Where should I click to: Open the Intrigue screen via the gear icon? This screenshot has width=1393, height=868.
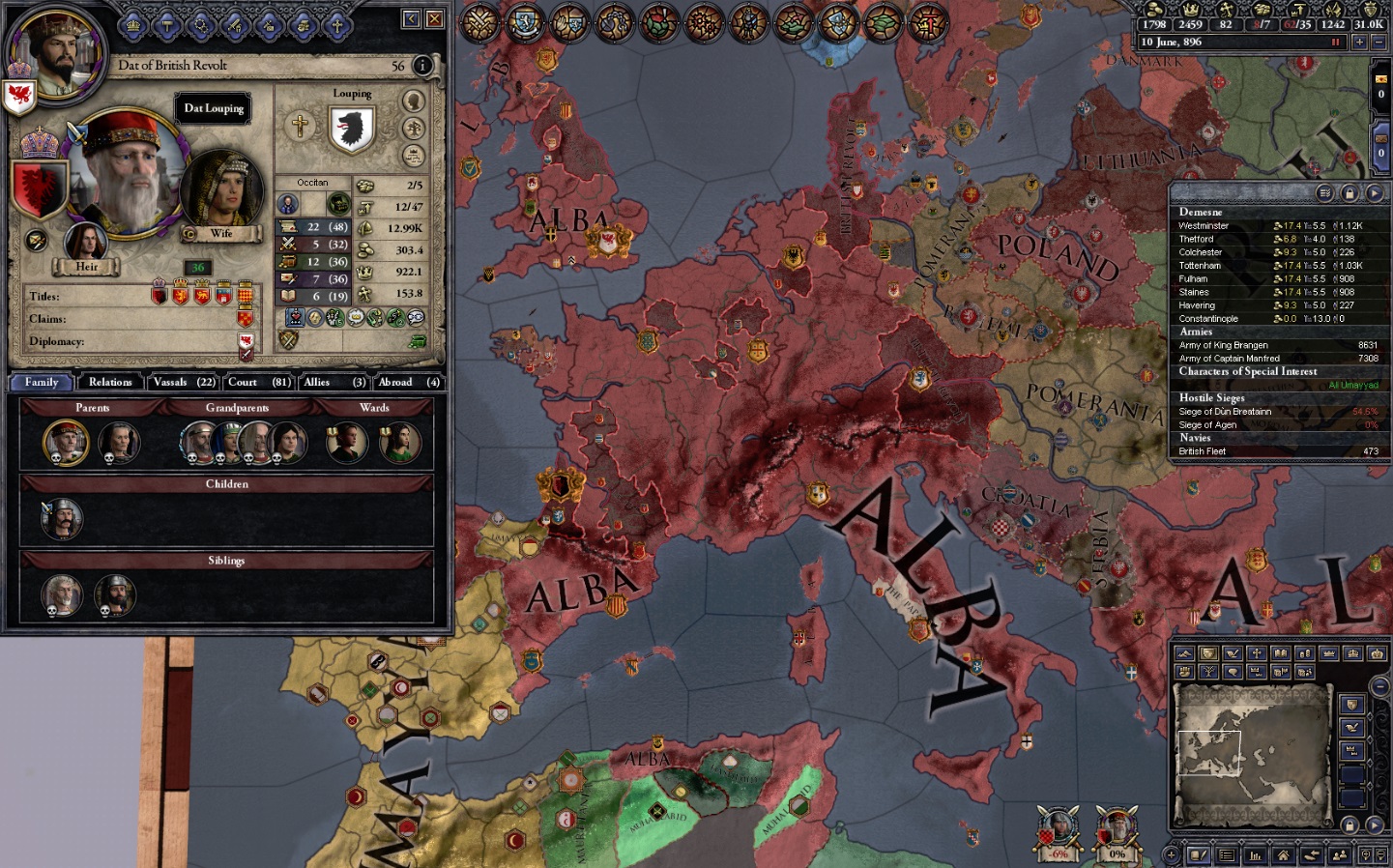(202, 26)
